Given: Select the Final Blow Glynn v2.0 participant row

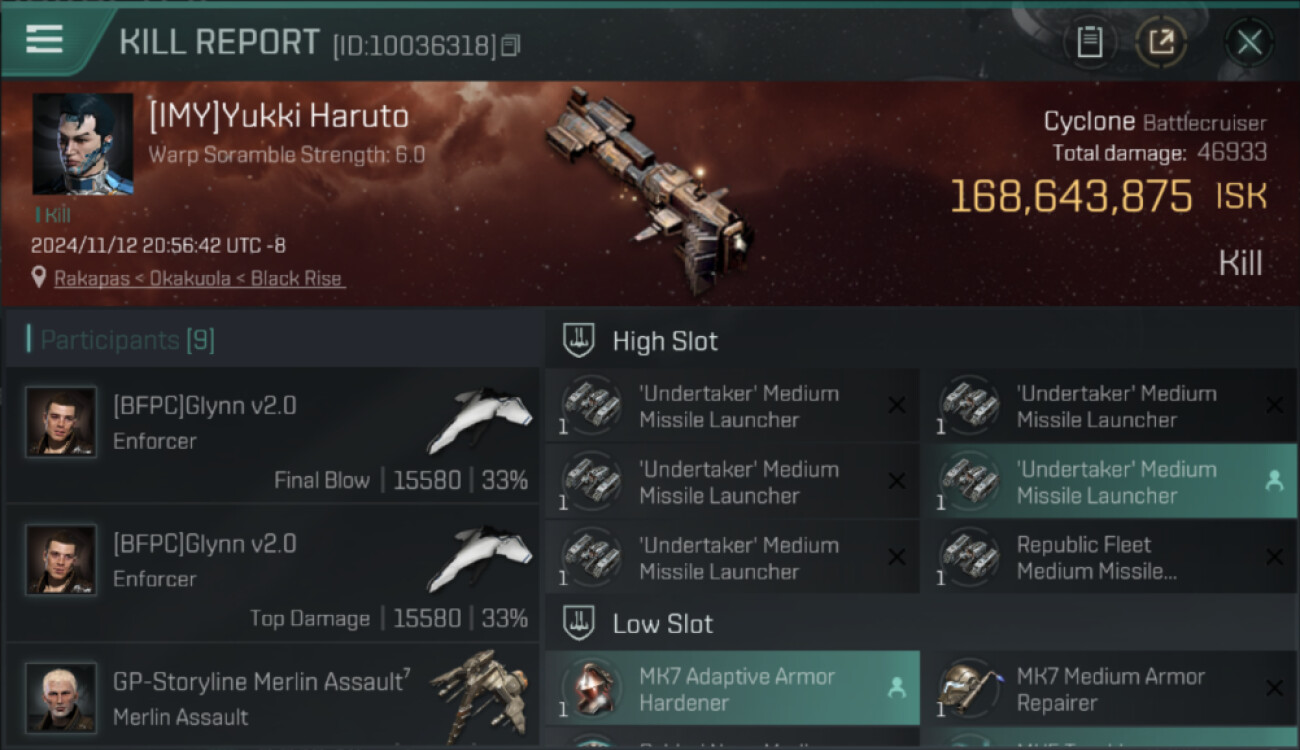Looking at the screenshot, I should pos(272,436).
